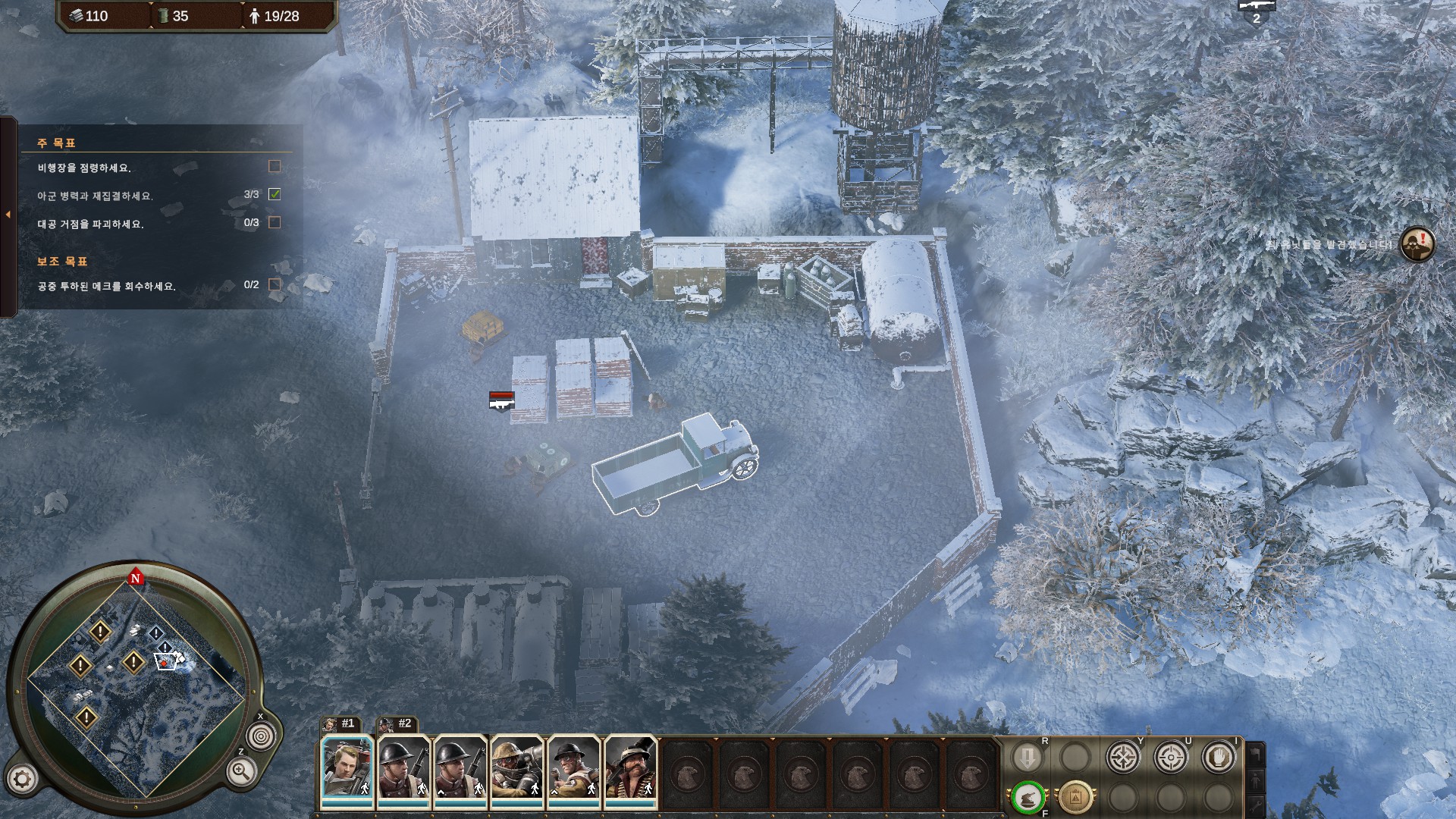1456x819 pixels.
Task: Activate the green-ringed turret ability
Action: (x=1028, y=798)
